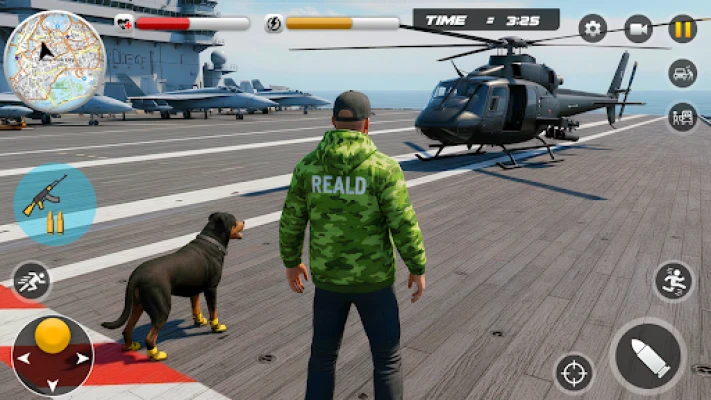The image size is (711, 400).
Task: Open the circular minimap
Action: click(55, 62)
